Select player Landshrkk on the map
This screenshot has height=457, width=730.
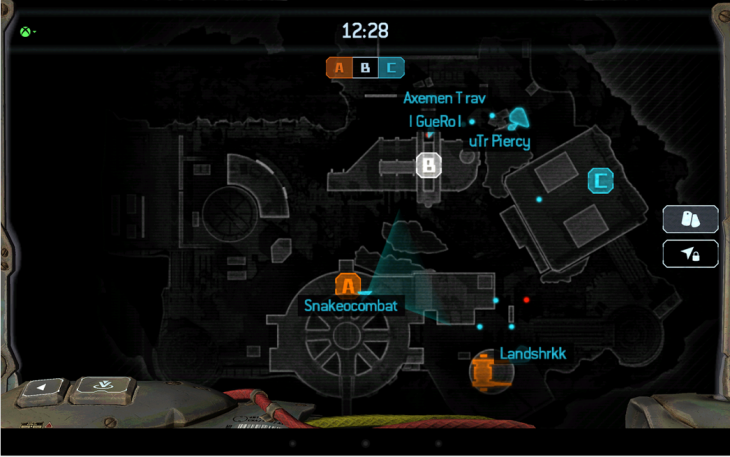(532, 354)
